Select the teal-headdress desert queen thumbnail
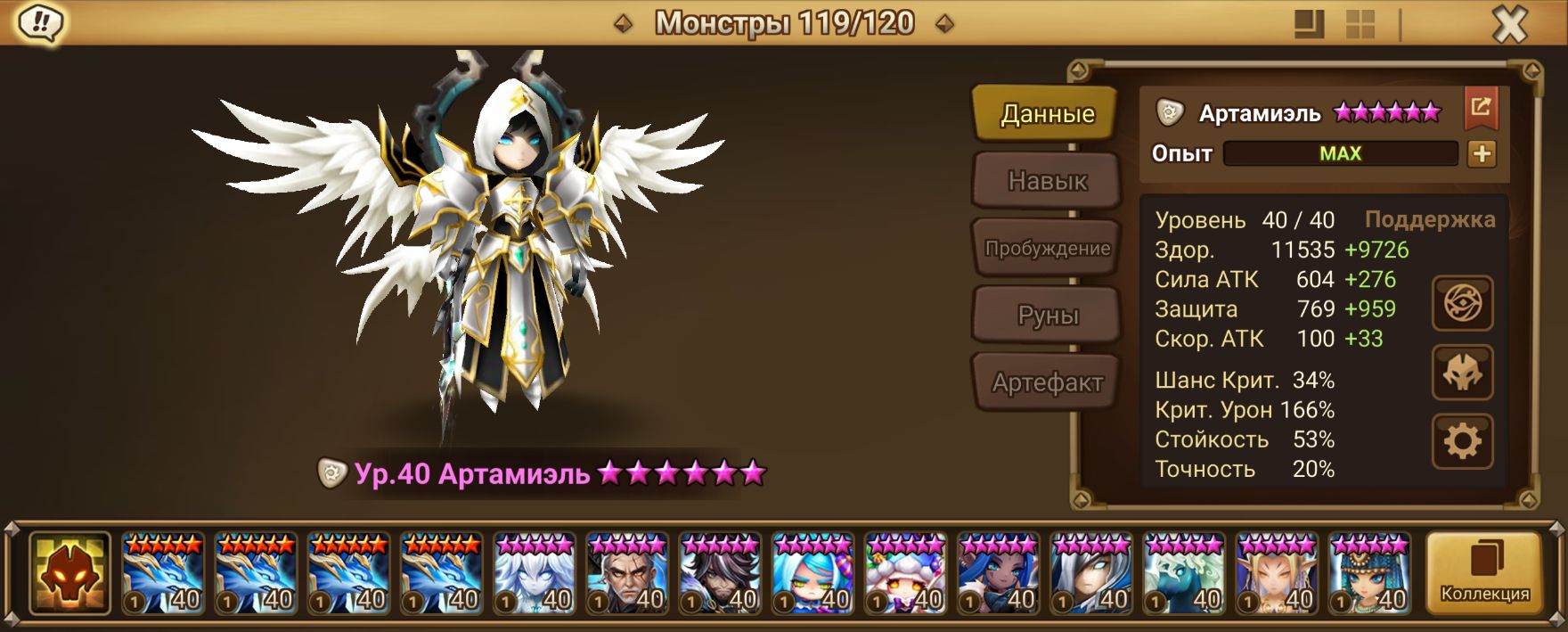 pyautogui.click(x=1368, y=573)
